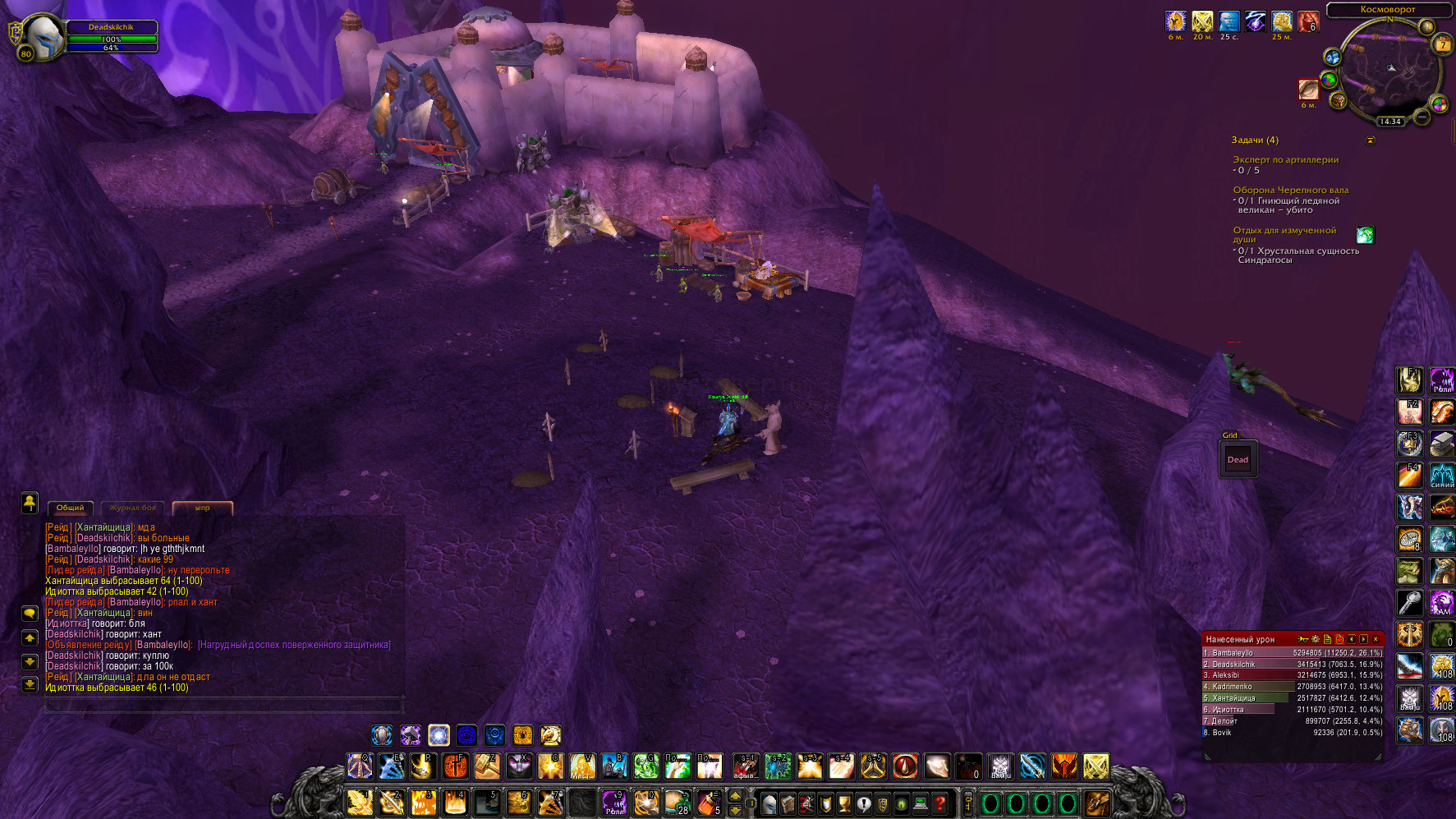Screen dimensions: 1456x819
Task: Select the quest Эксперт по артиллерии
Action: (1285, 160)
